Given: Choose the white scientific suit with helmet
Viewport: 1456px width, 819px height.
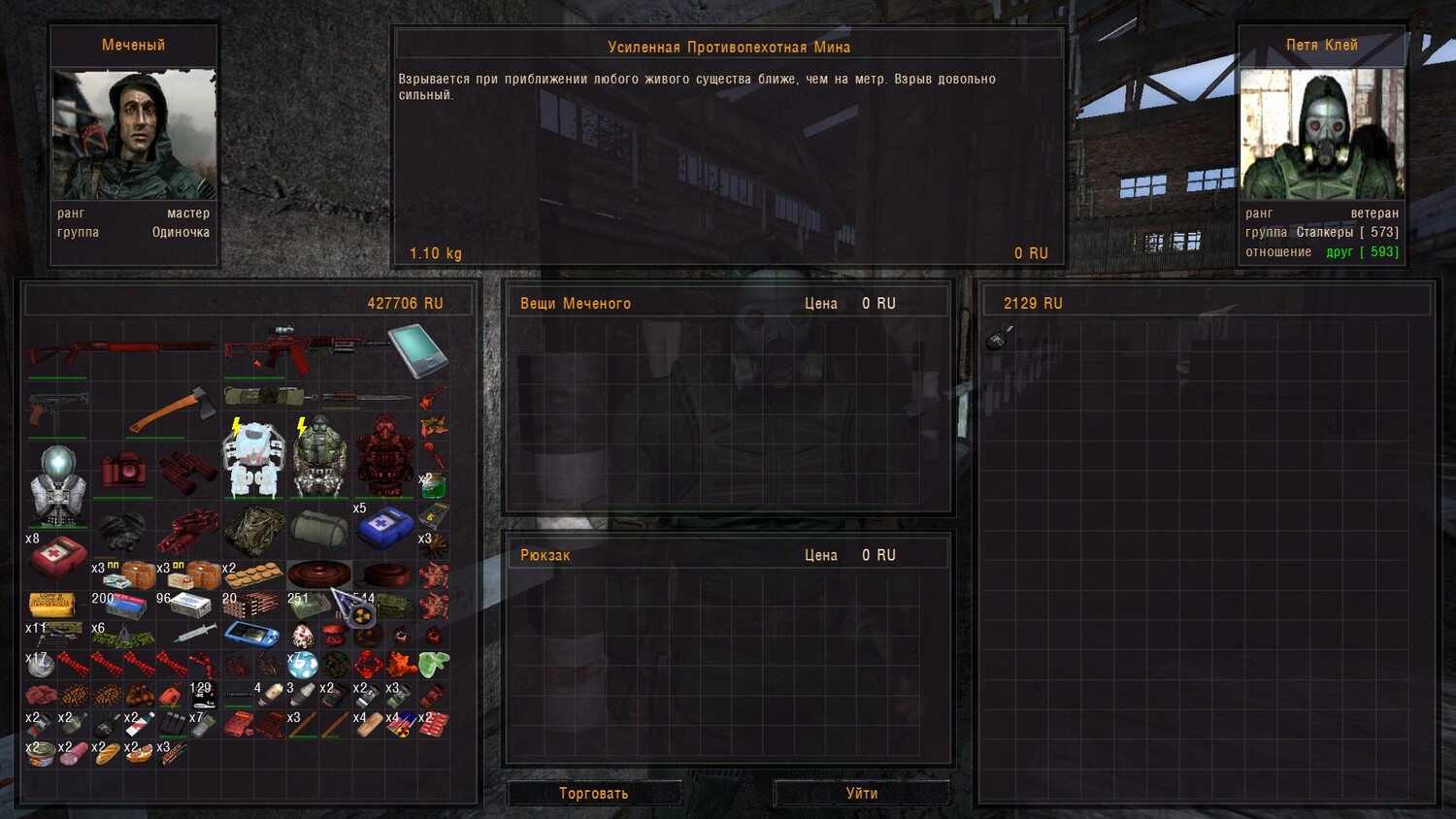Looking at the screenshot, I should (x=57, y=487).
